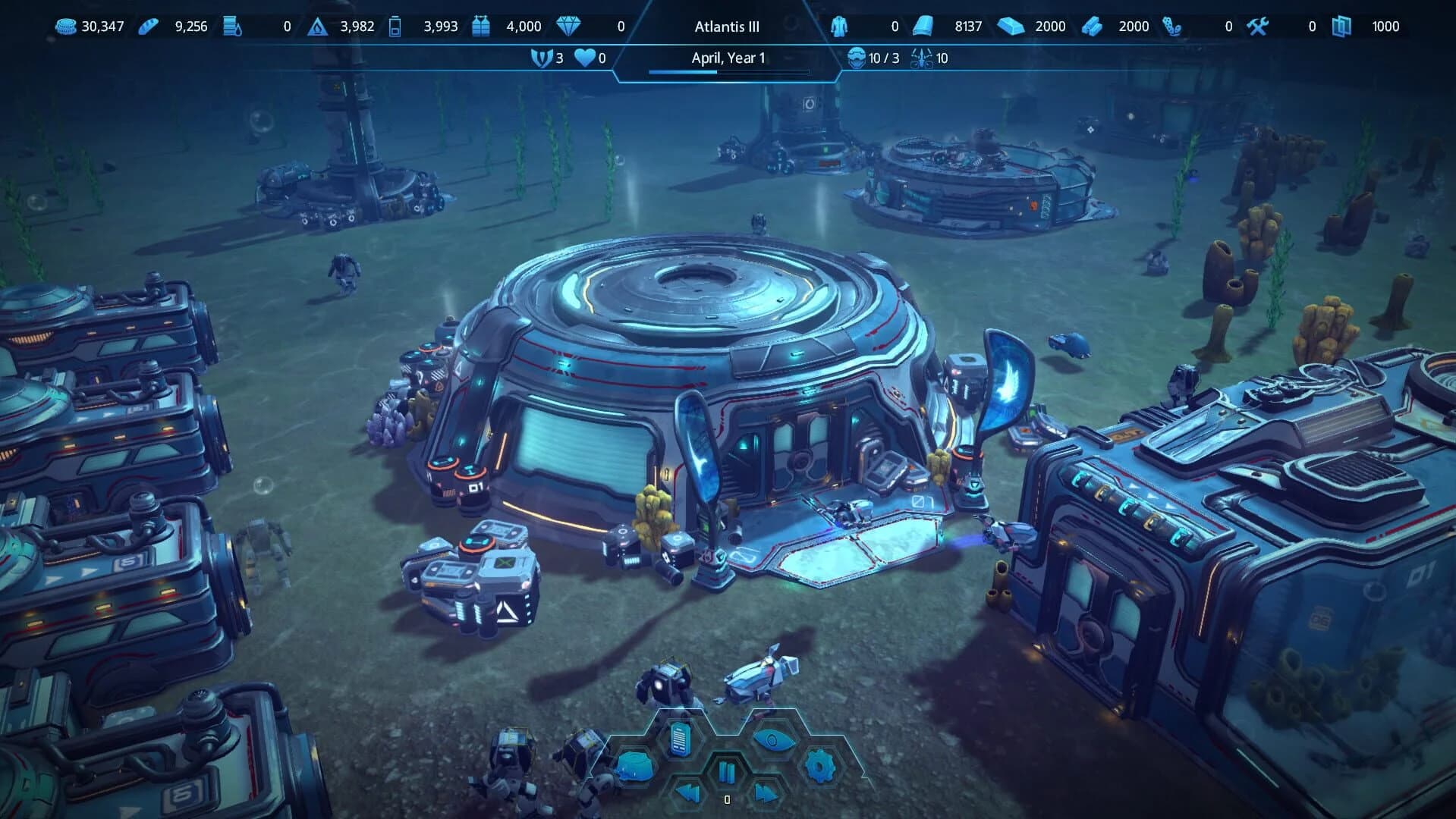Toggle the heart happiness indicator
Viewport: 1456px width, 819px height.
[582, 58]
